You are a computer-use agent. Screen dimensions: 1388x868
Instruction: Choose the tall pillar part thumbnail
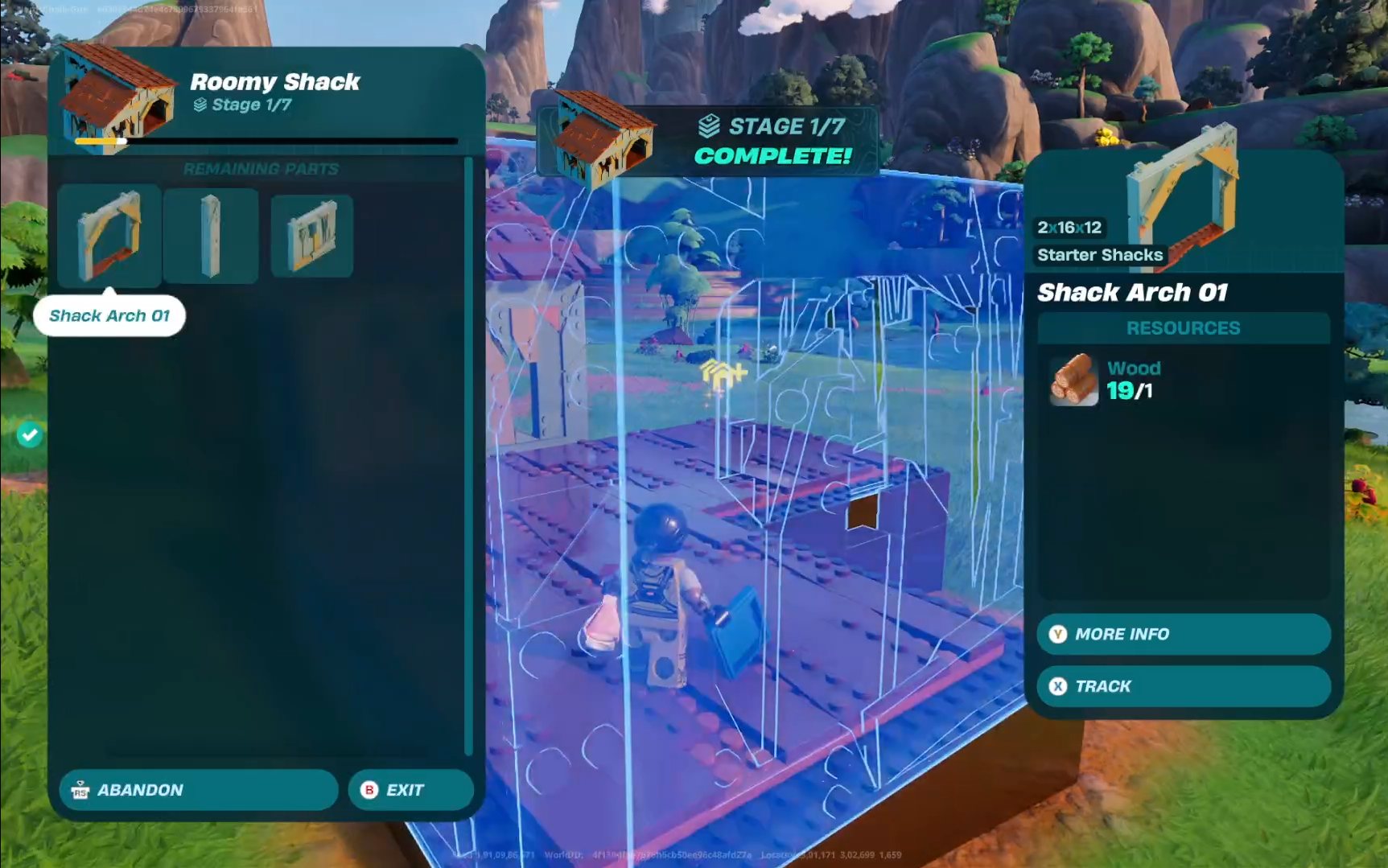tap(211, 236)
